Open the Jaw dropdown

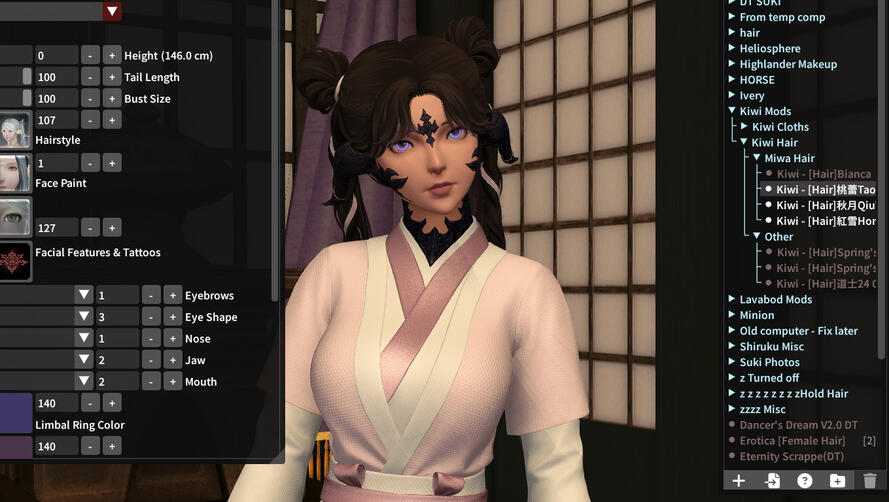coord(84,360)
